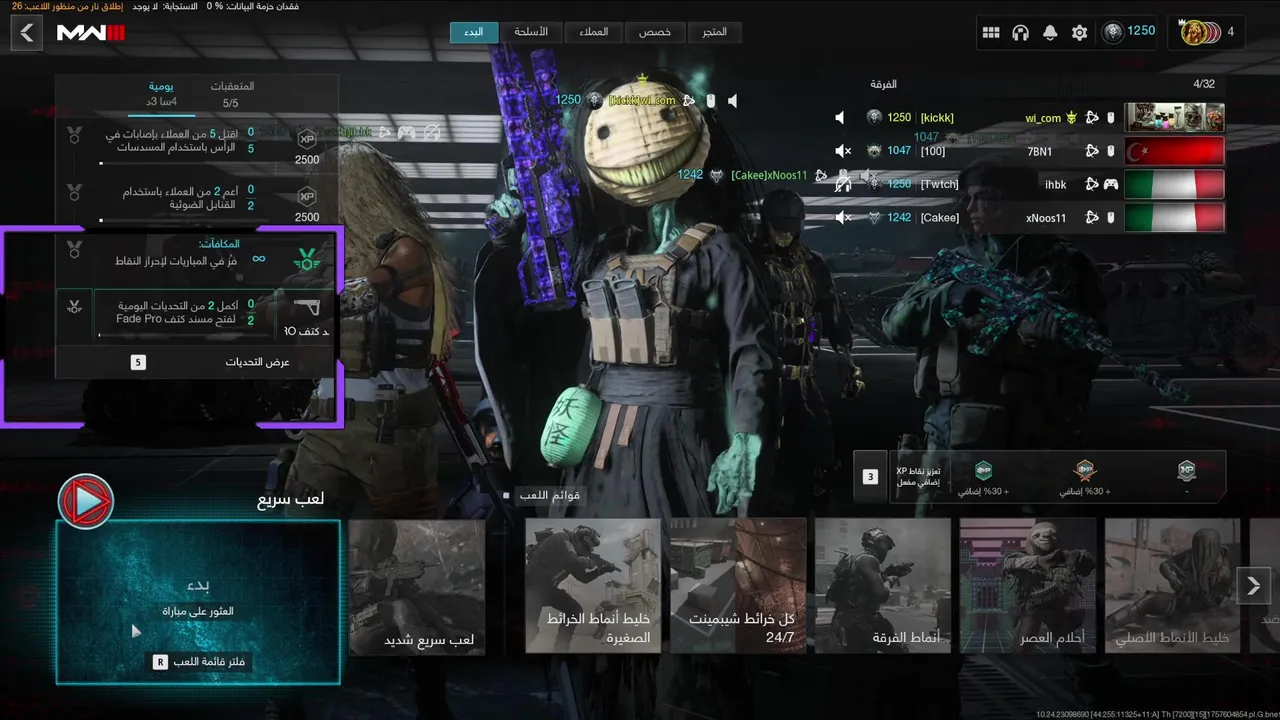This screenshot has height=720, width=1280.
Task: Show notifications via the bell icon
Action: pyautogui.click(x=1050, y=33)
